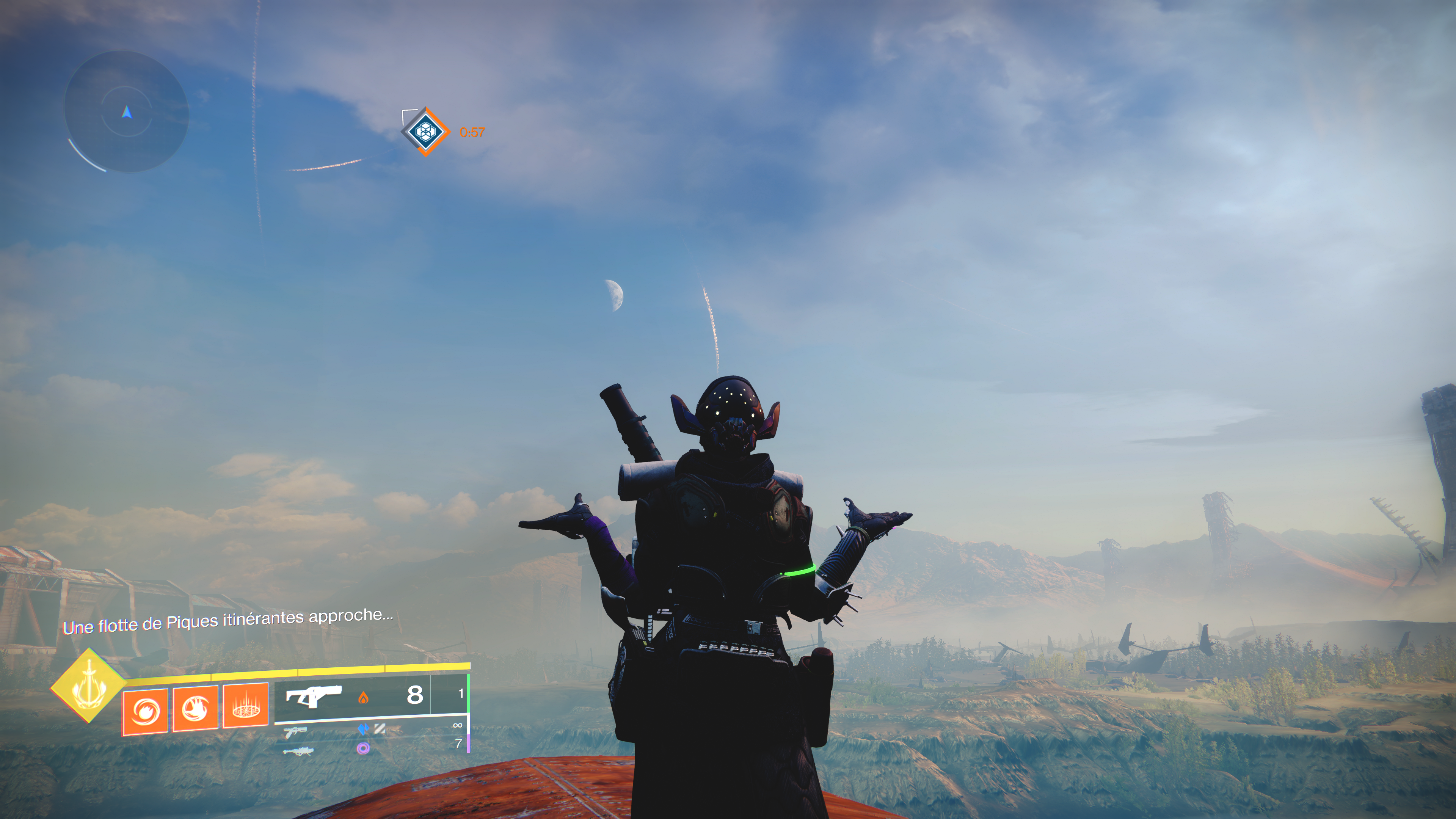
Task: Open the circular radar in the corner
Action: [x=126, y=111]
